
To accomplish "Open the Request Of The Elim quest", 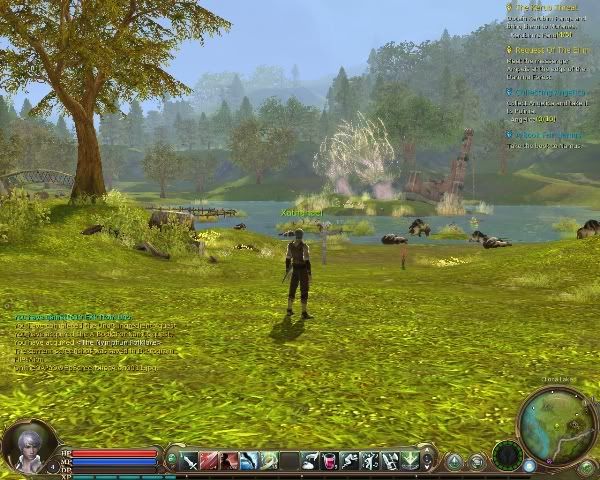I will coord(552,48).
